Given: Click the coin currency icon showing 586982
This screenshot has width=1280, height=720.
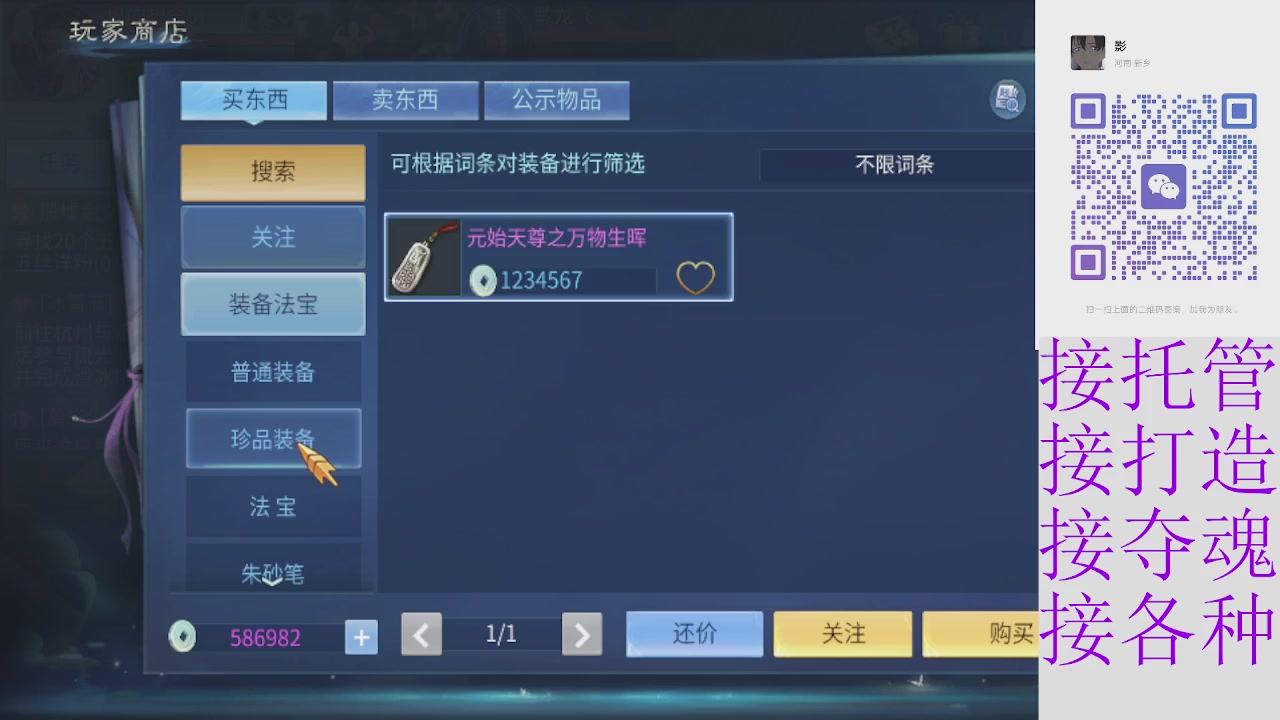Looking at the screenshot, I should click(x=182, y=637).
